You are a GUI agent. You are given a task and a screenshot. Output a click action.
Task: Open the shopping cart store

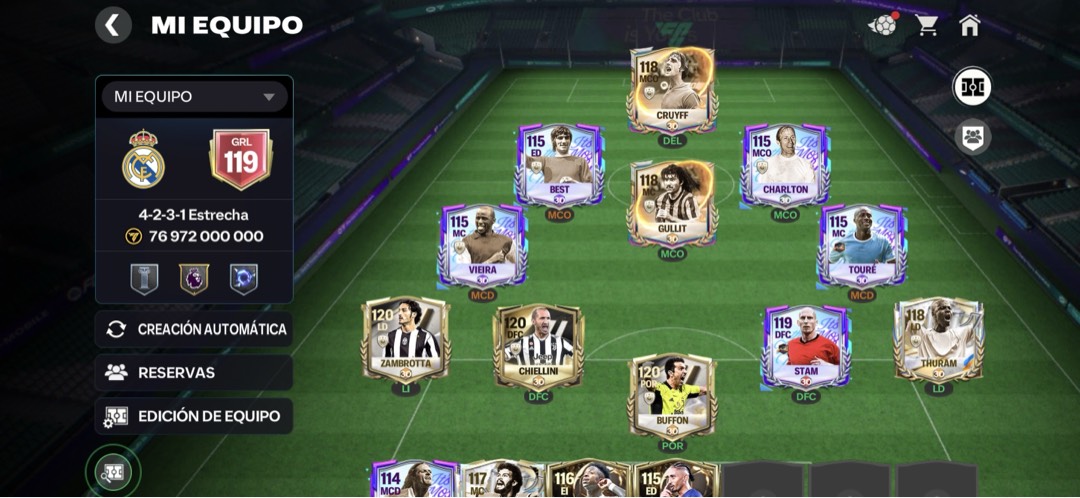[927, 25]
